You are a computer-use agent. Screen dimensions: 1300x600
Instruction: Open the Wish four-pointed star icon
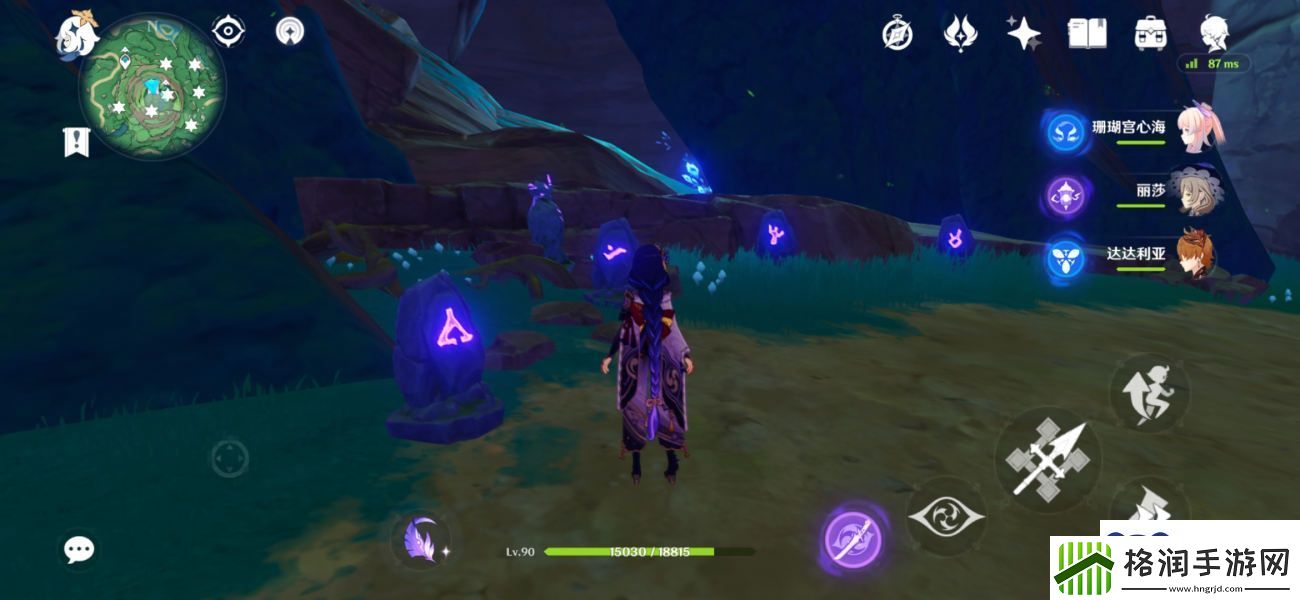coord(1023,34)
